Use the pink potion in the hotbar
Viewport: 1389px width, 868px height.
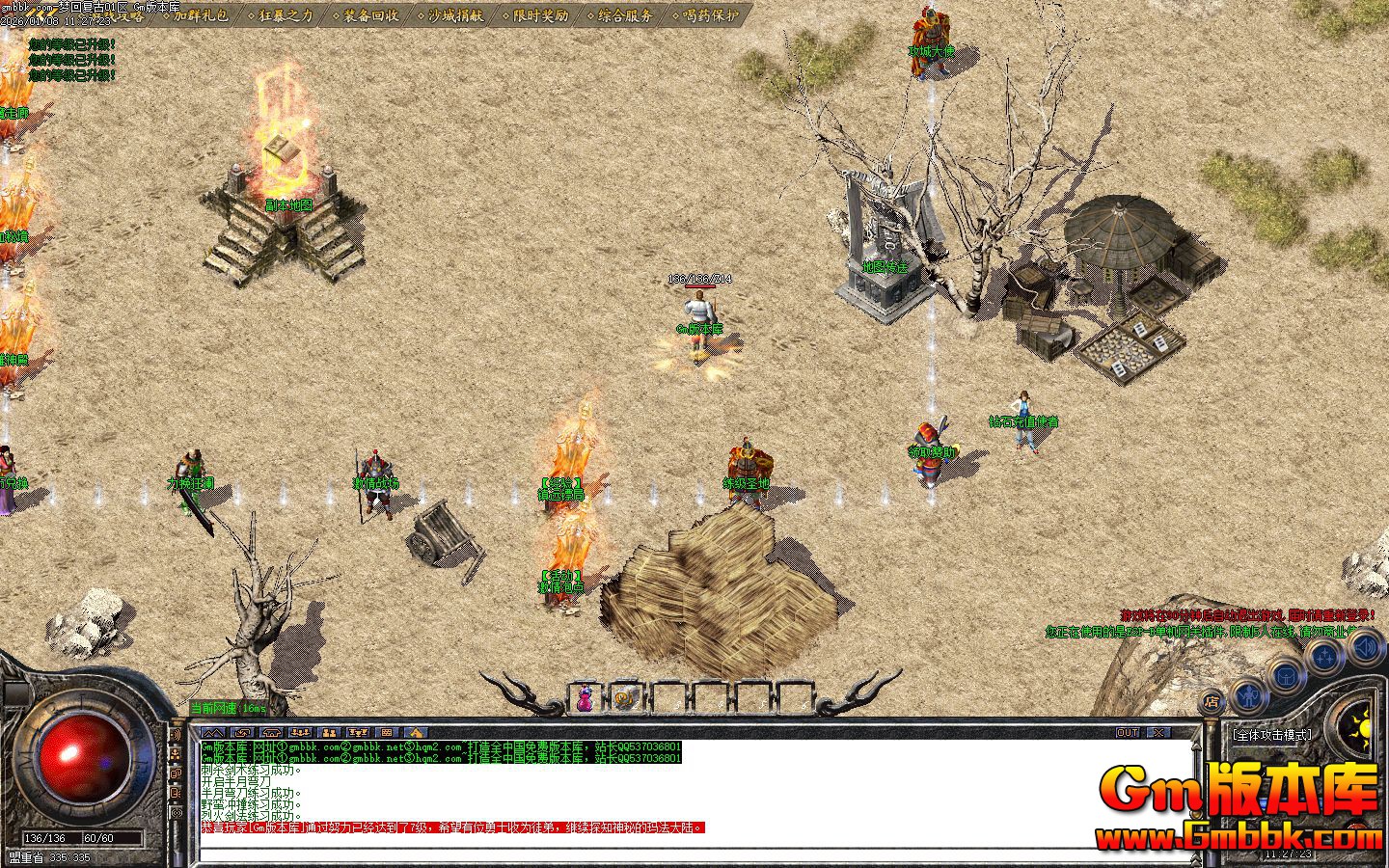coord(585,697)
